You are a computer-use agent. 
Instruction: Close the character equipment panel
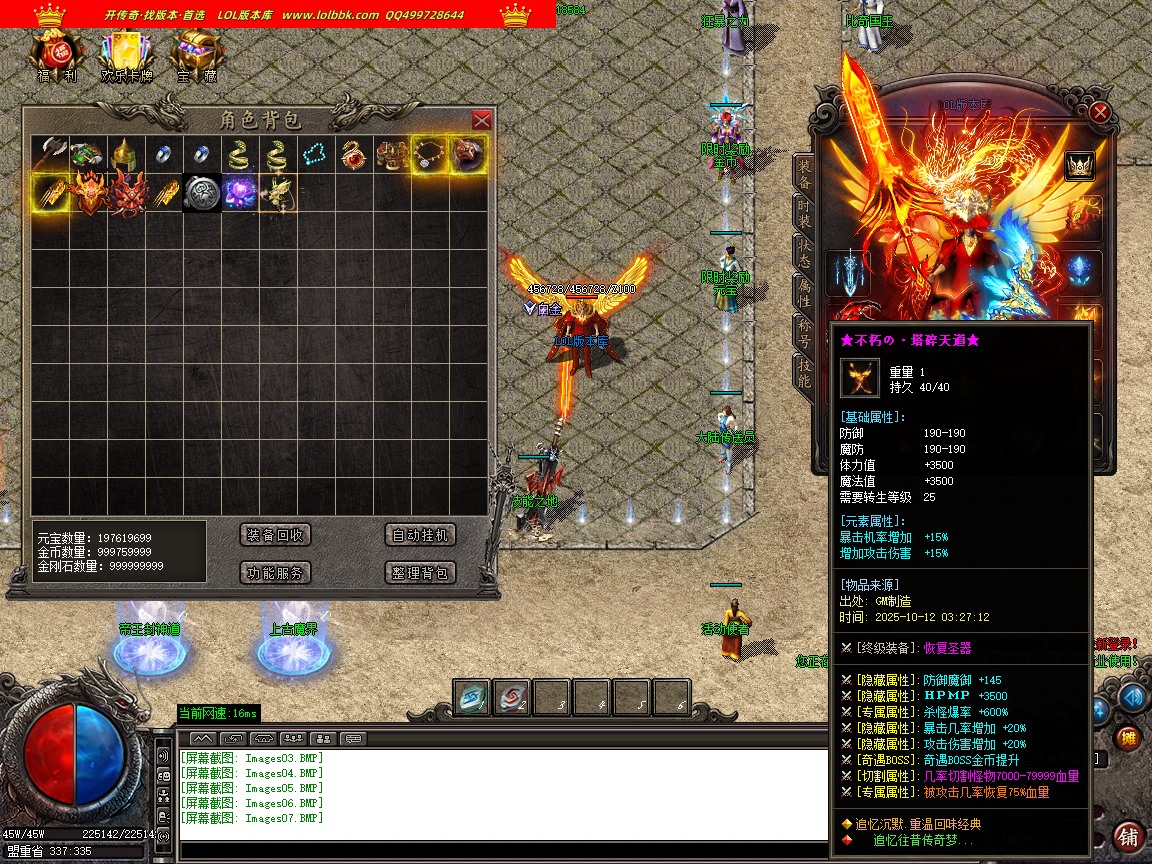tap(1100, 112)
